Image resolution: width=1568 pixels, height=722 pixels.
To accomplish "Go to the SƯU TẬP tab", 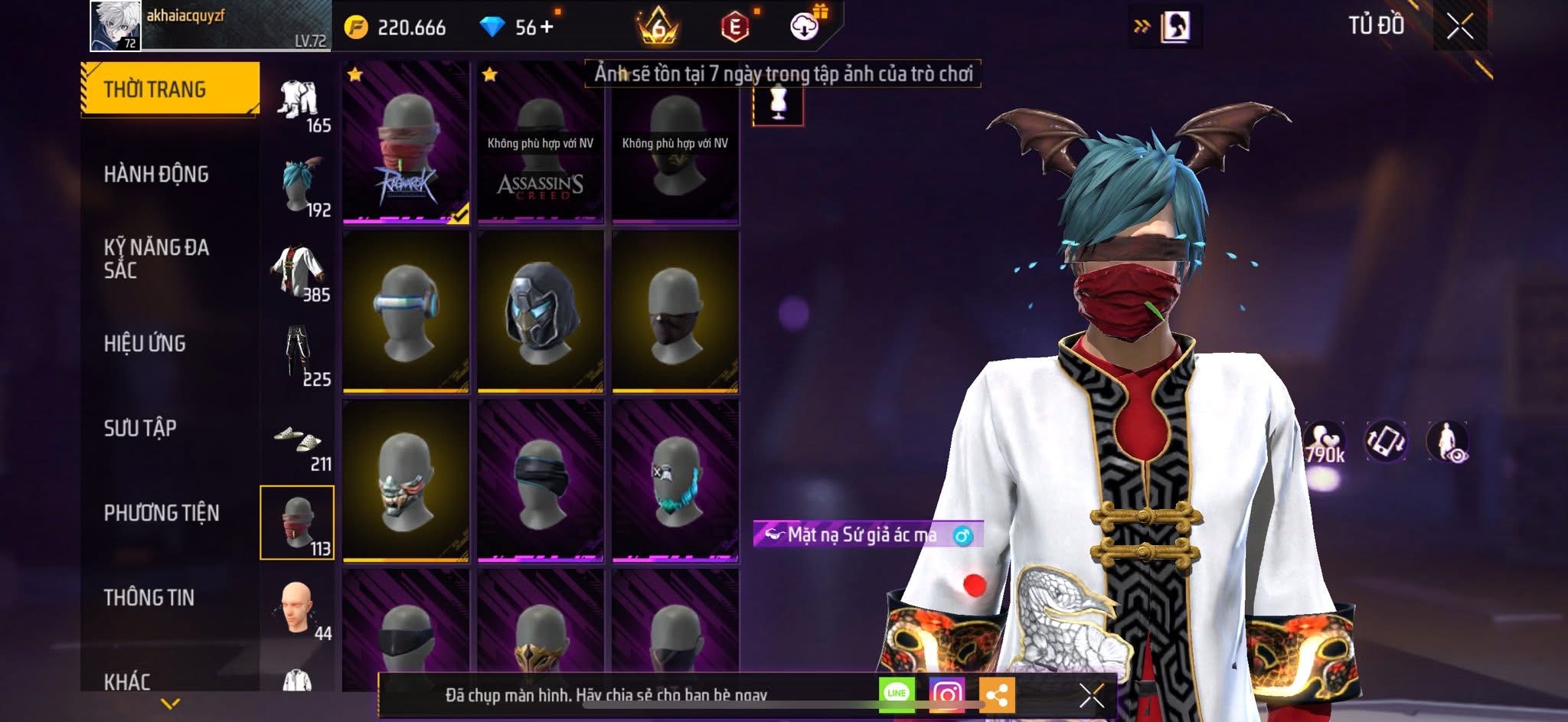I will [x=140, y=428].
